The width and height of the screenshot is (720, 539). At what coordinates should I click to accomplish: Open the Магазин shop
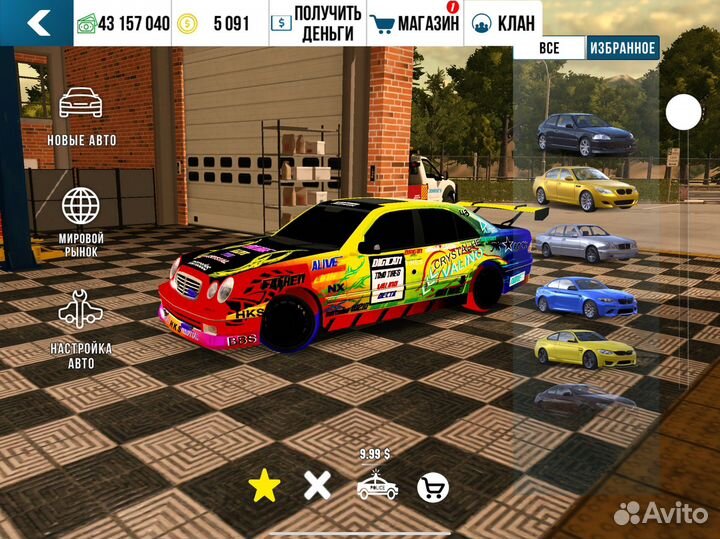414,23
